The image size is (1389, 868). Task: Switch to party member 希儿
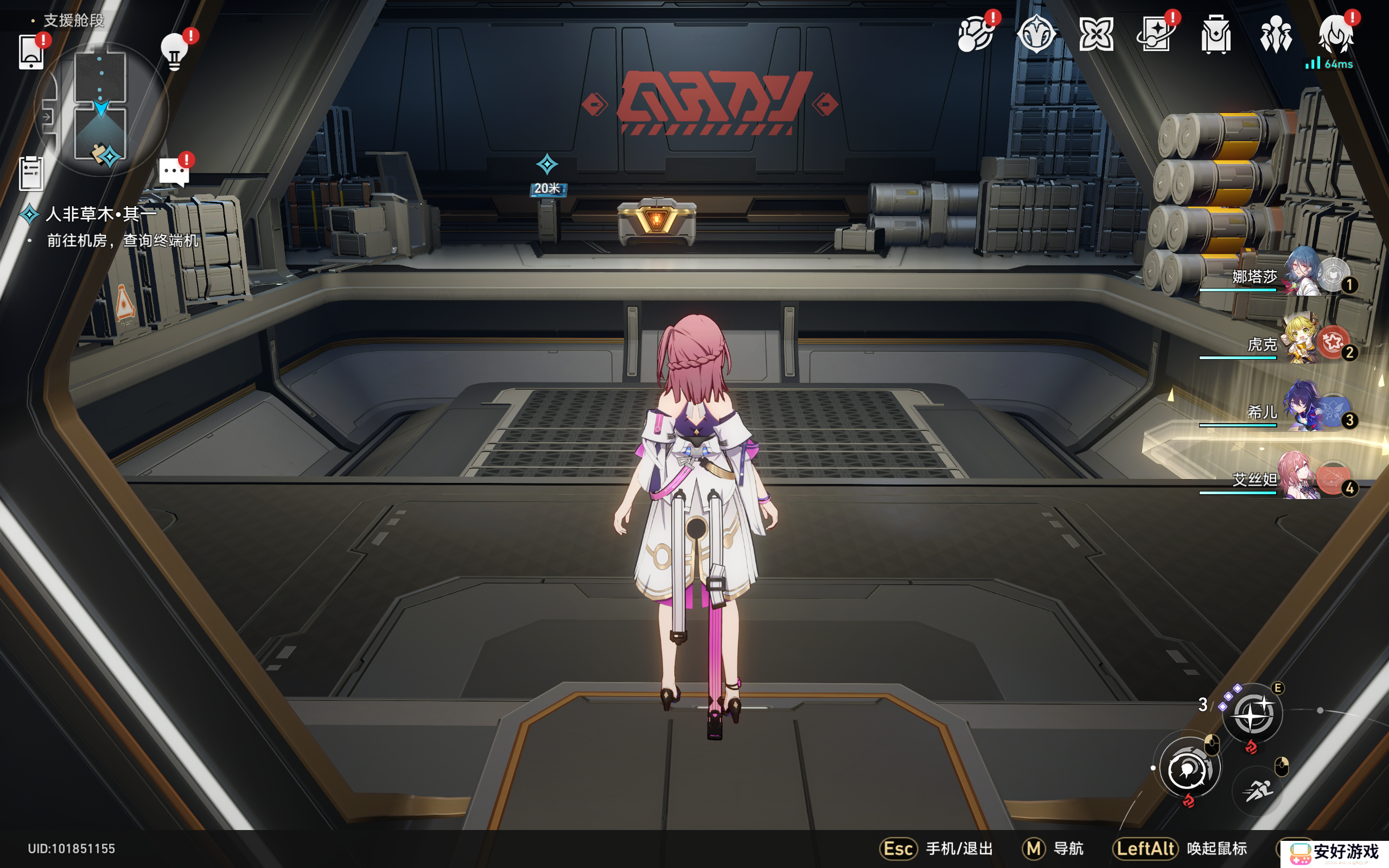point(1303,407)
